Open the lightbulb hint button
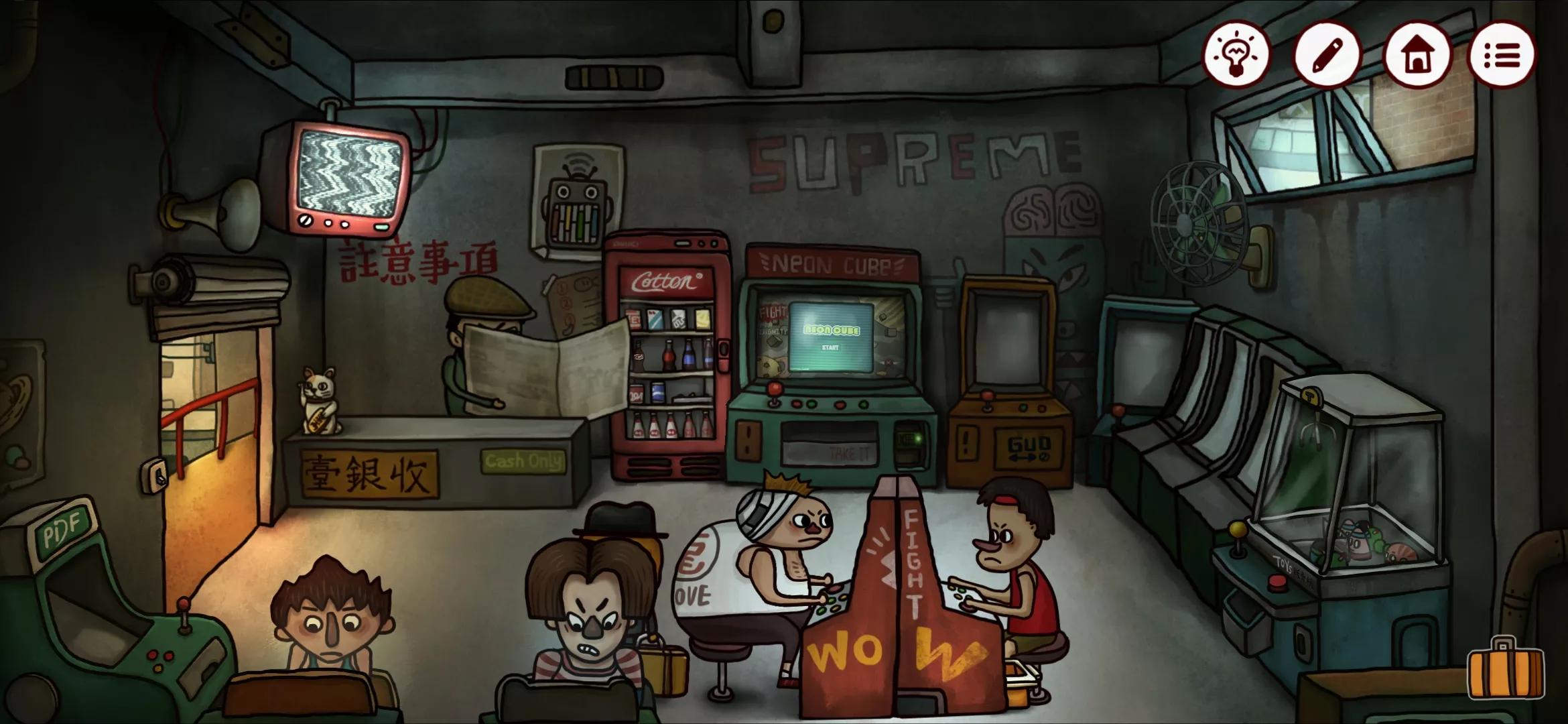 (1236, 55)
